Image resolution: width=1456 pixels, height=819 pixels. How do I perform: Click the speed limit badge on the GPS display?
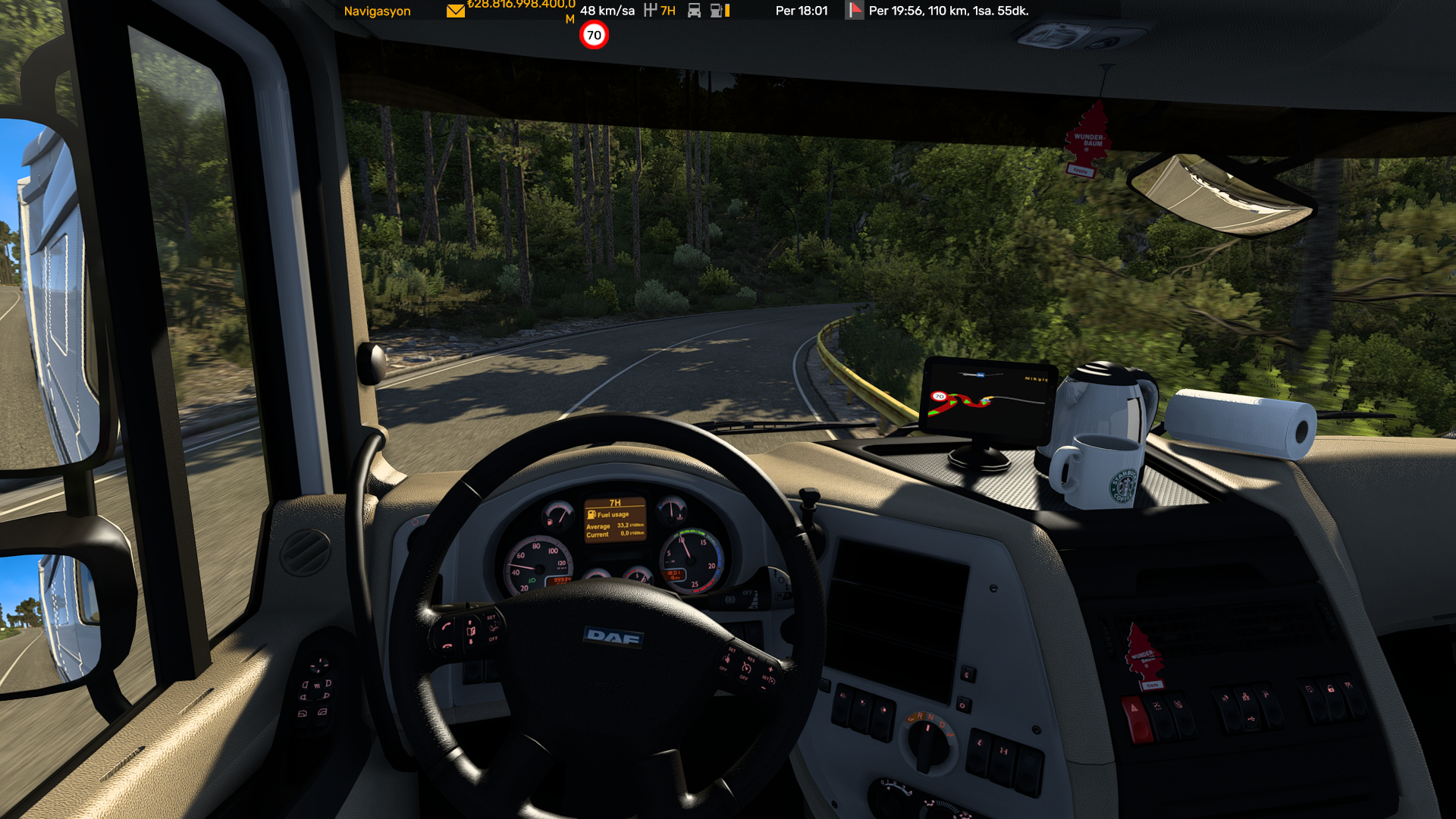940,396
